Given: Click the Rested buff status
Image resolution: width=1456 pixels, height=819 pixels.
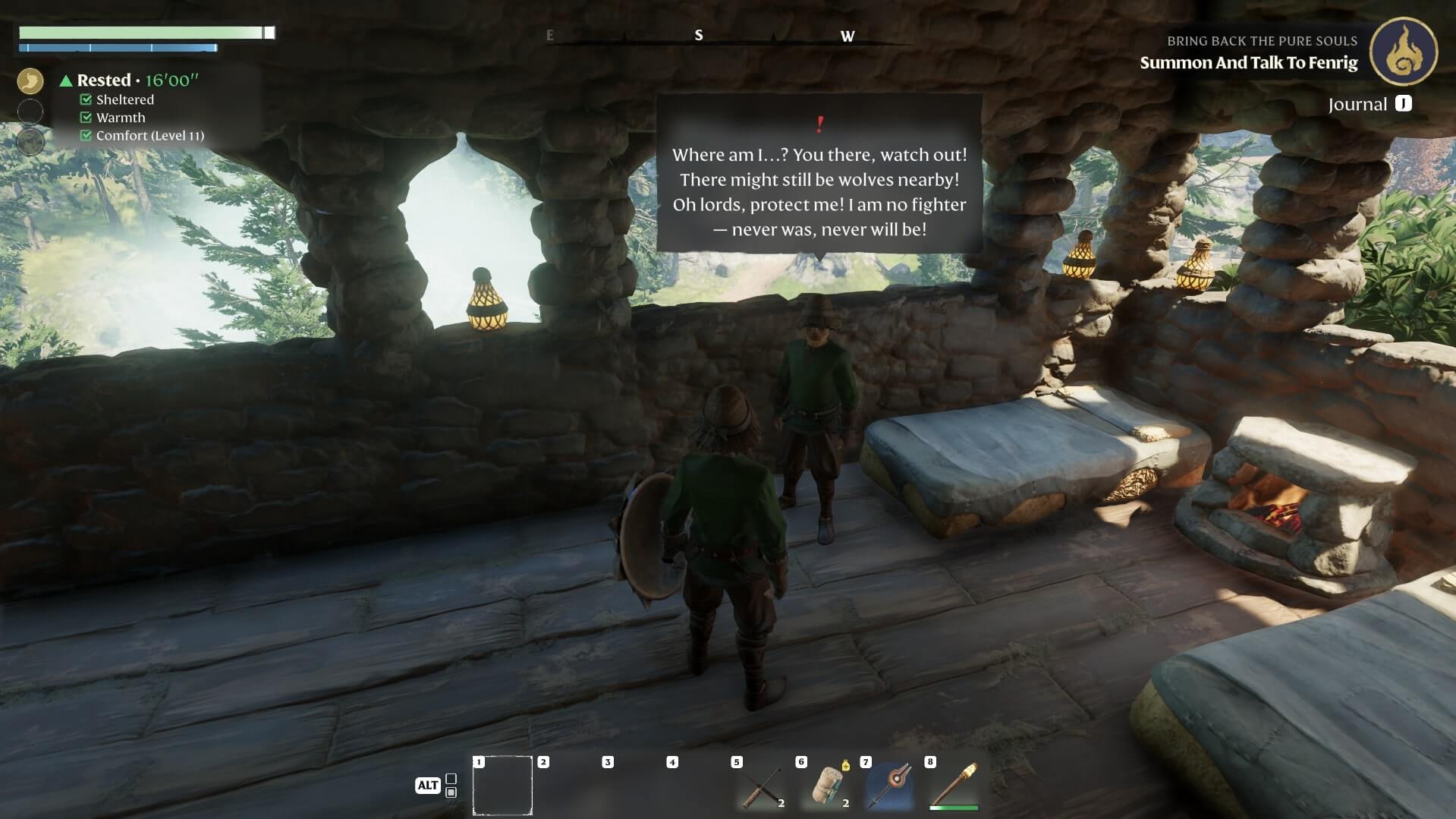Looking at the screenshot, I should point(104,80).
